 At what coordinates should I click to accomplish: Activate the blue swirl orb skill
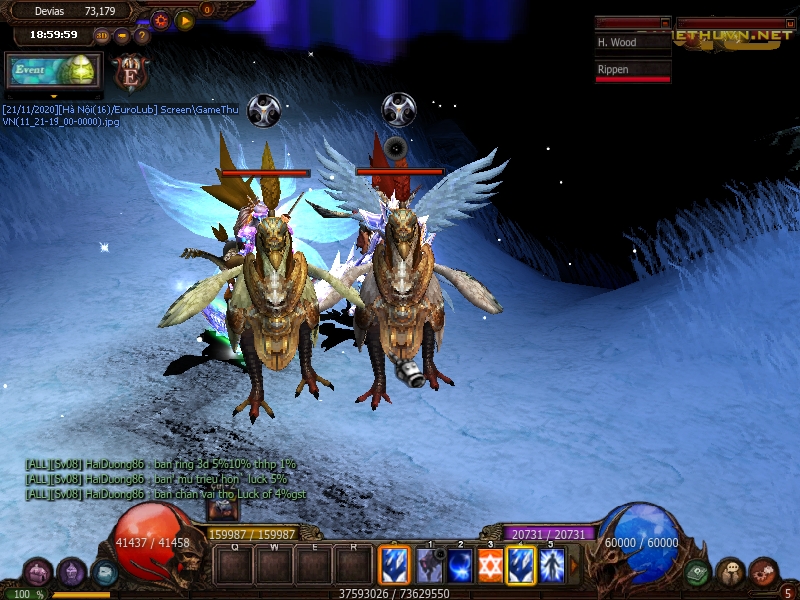pos(460,565)
